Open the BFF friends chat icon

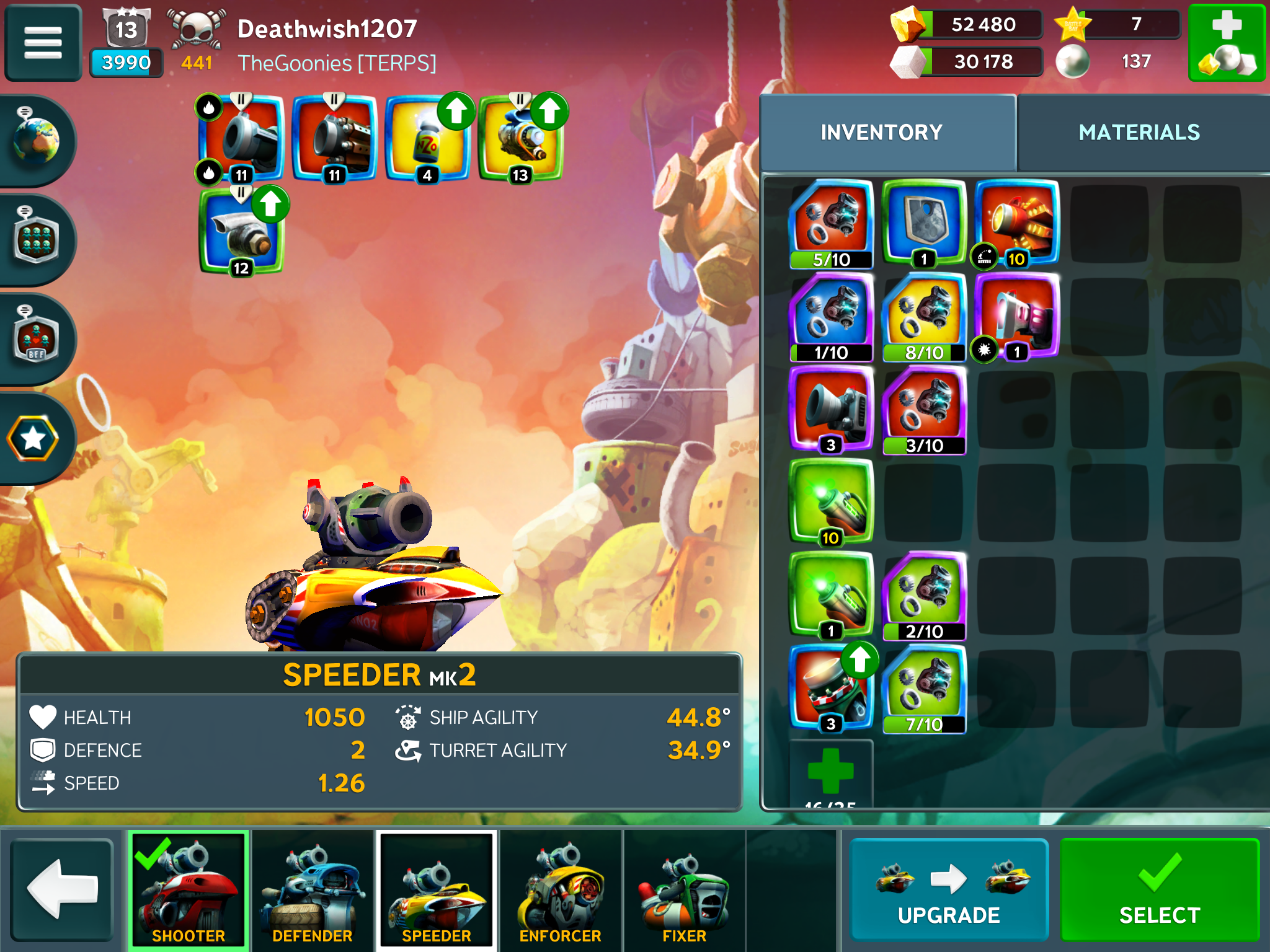pyautogui.click(x=36, y=339)
